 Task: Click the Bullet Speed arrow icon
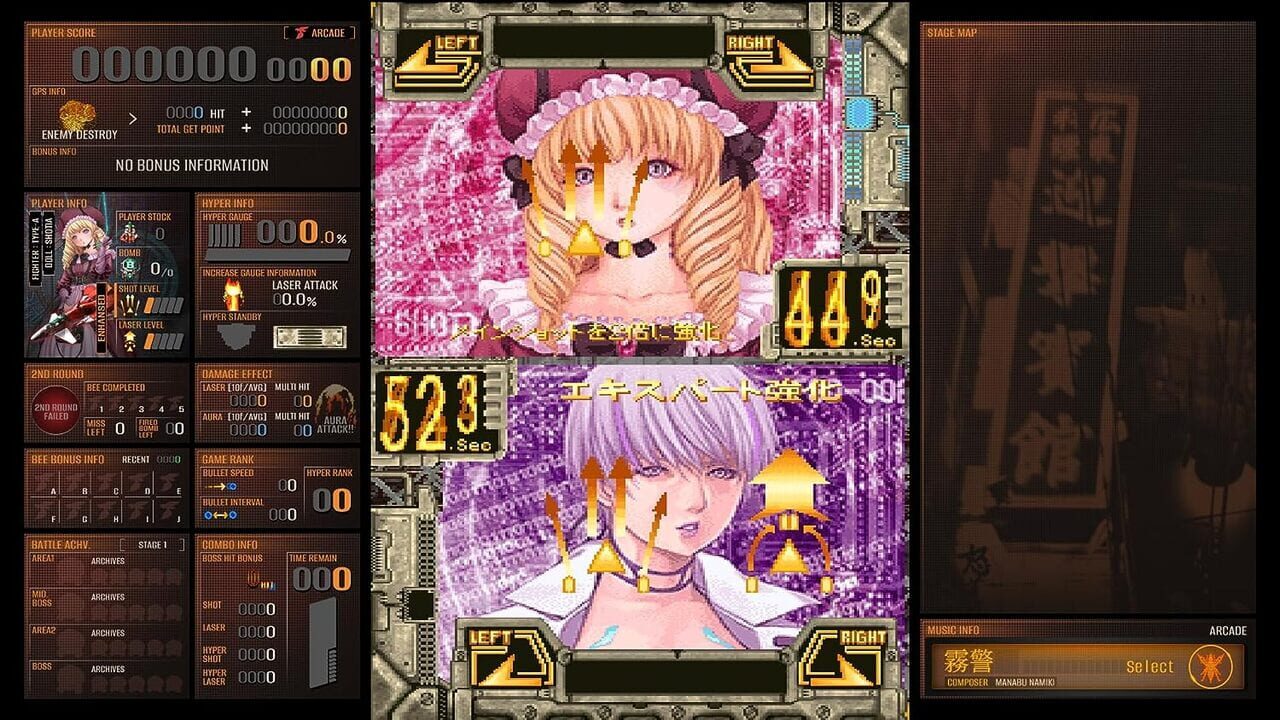221,485
